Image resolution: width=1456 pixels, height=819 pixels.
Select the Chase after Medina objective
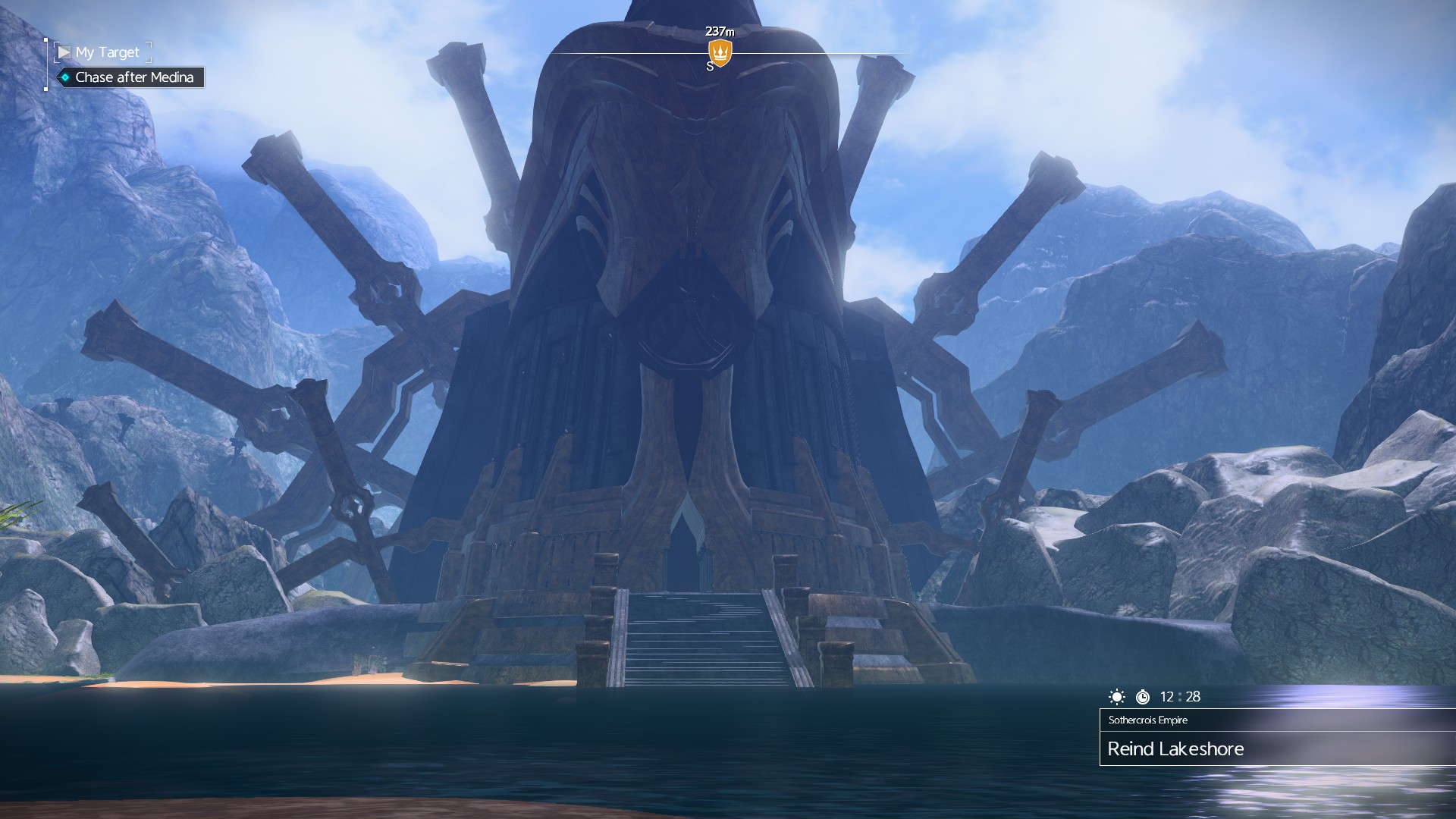tap(133, 77)
